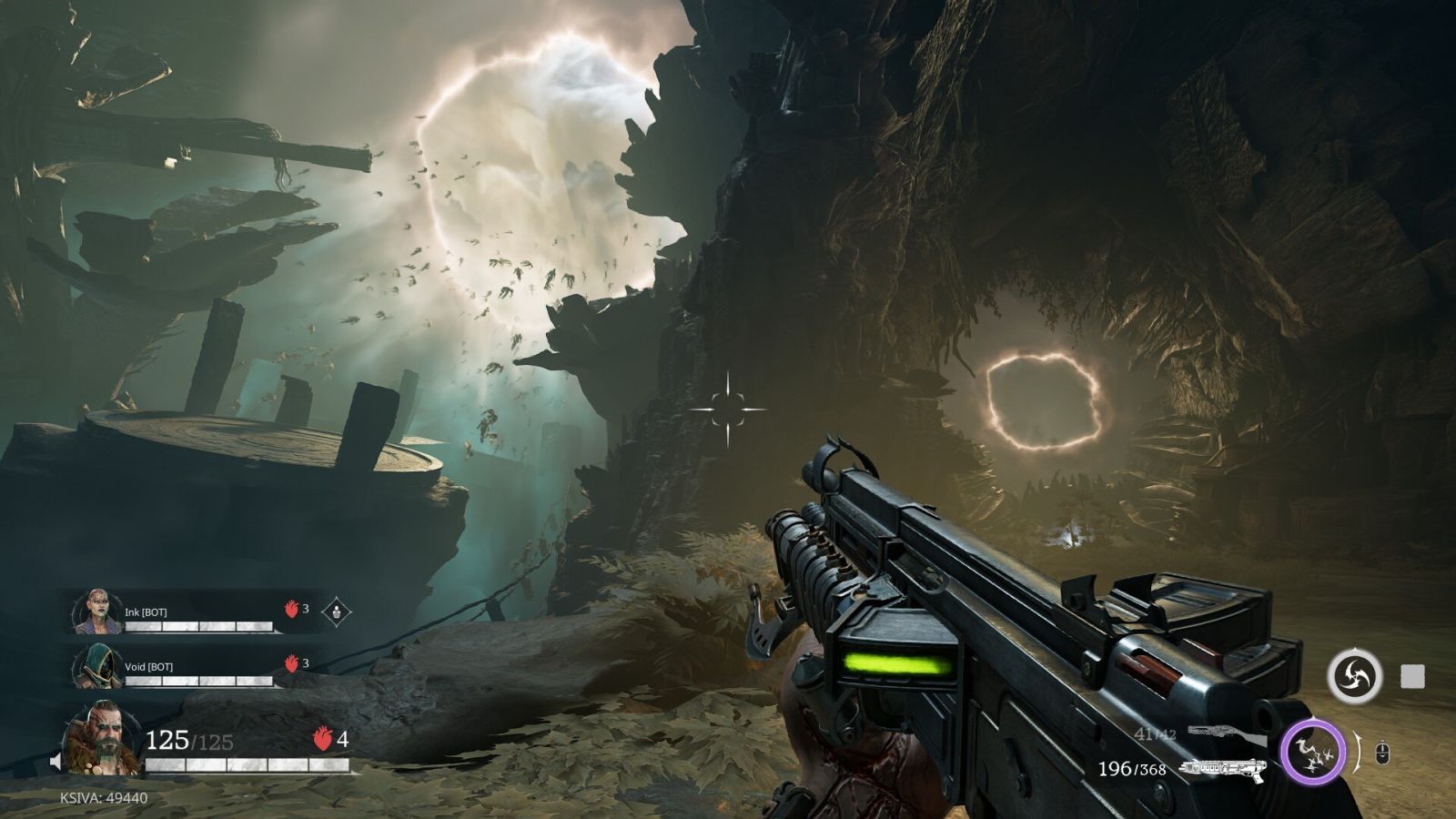Click the diamond person icon beside Ink

click(x=337, y=611)
